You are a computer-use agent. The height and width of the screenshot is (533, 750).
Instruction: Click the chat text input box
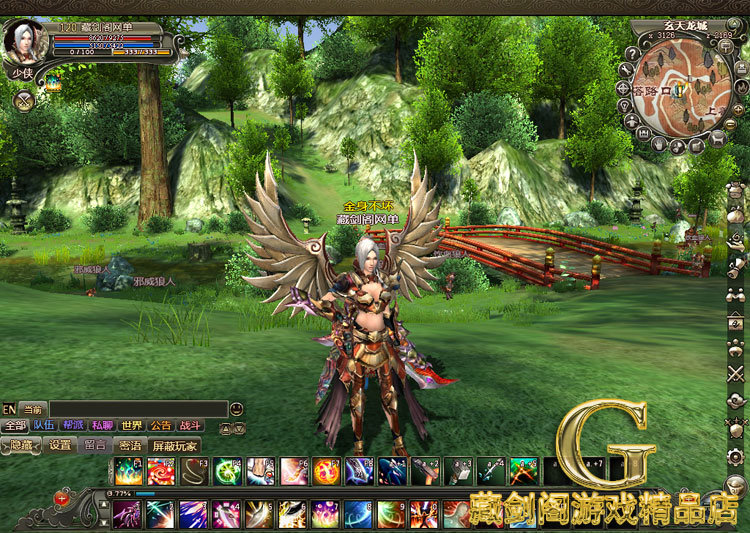[137, 409]
